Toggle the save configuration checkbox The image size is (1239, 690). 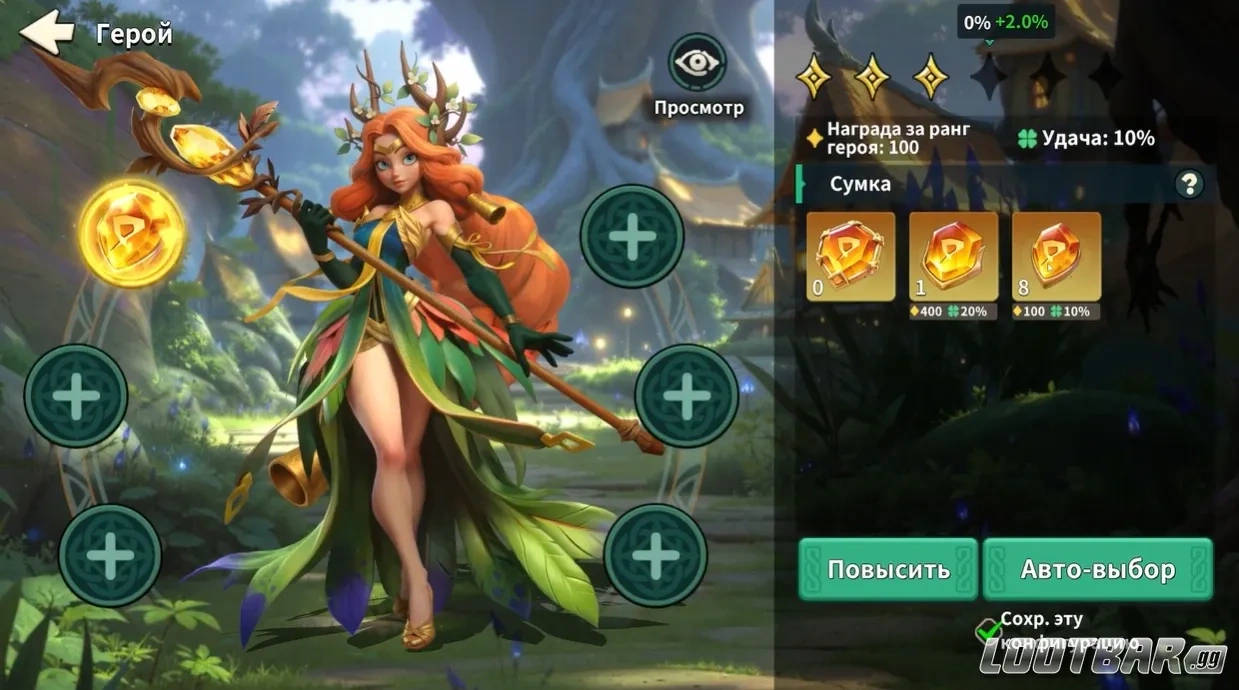click(x=988, y=630)
